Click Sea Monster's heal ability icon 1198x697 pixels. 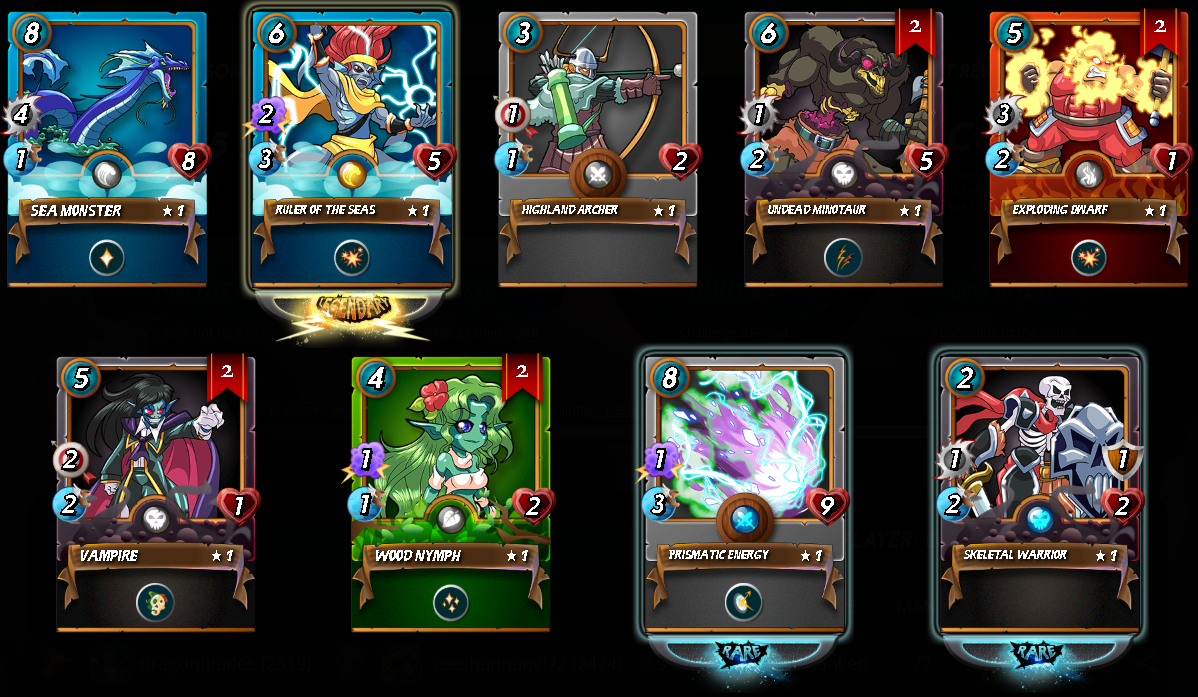107,258
